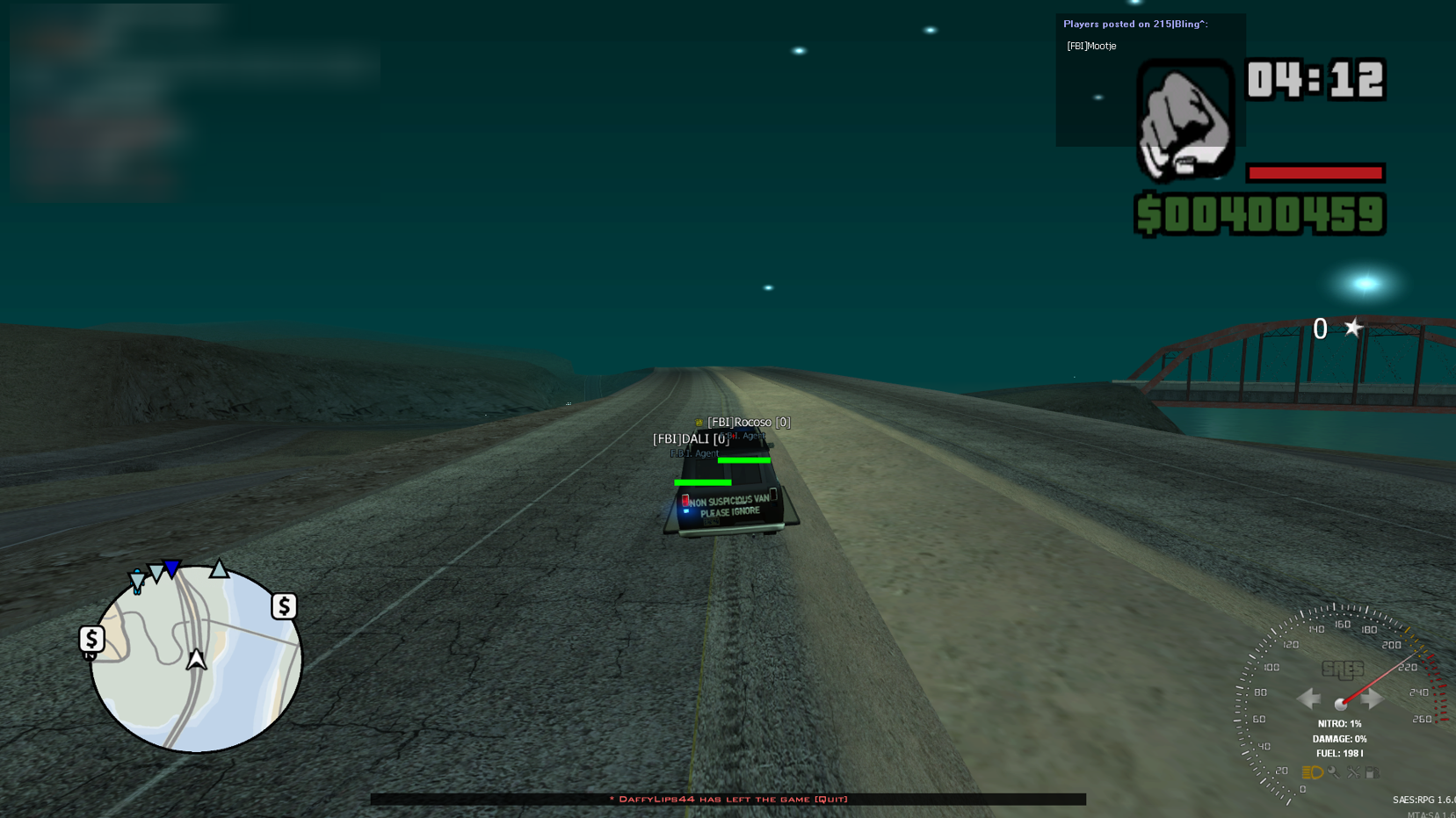This screenshot has height=818, width=1456.
Task: Click the player arrow on the minimap
Action: (196, 659)
